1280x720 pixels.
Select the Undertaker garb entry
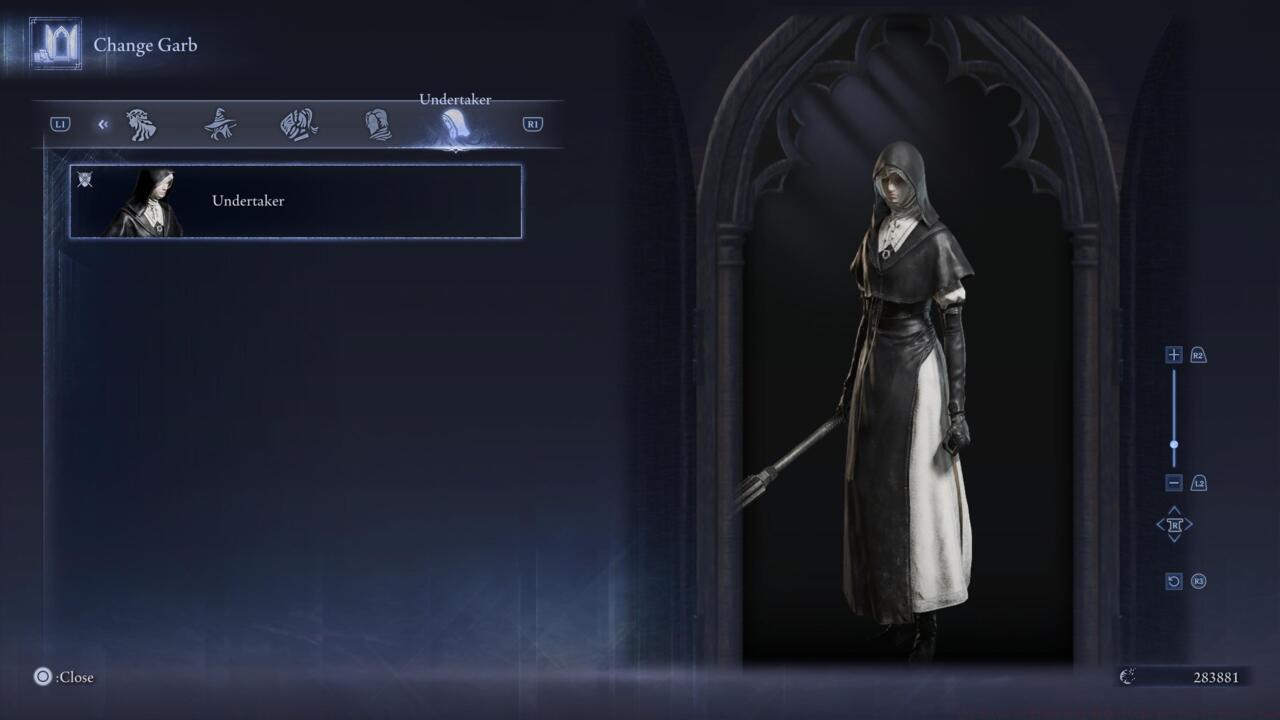[295, 200]
